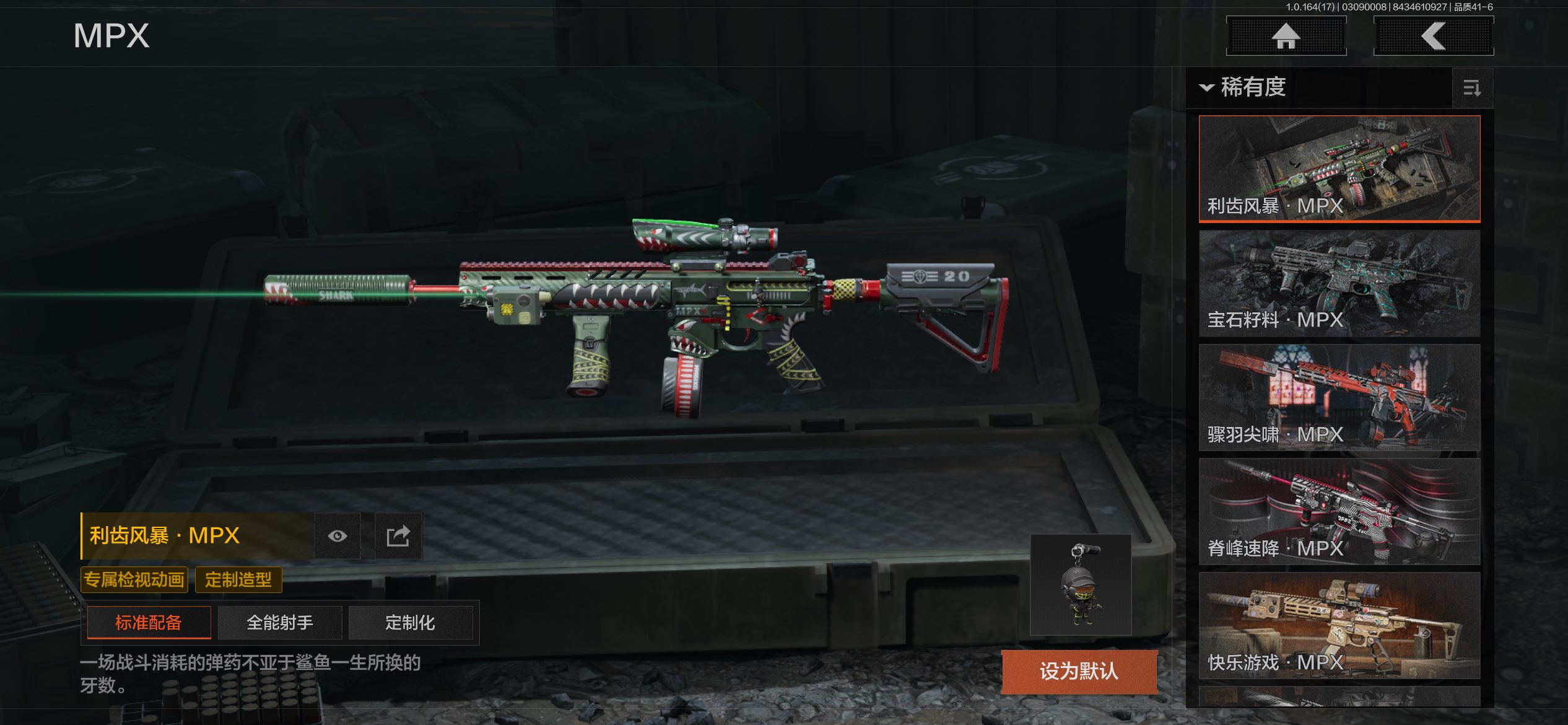This screenshot has height=725, width=1568.
Task: Select the 脊峰速降 · MPX skin
Action: pos(1339,511)
